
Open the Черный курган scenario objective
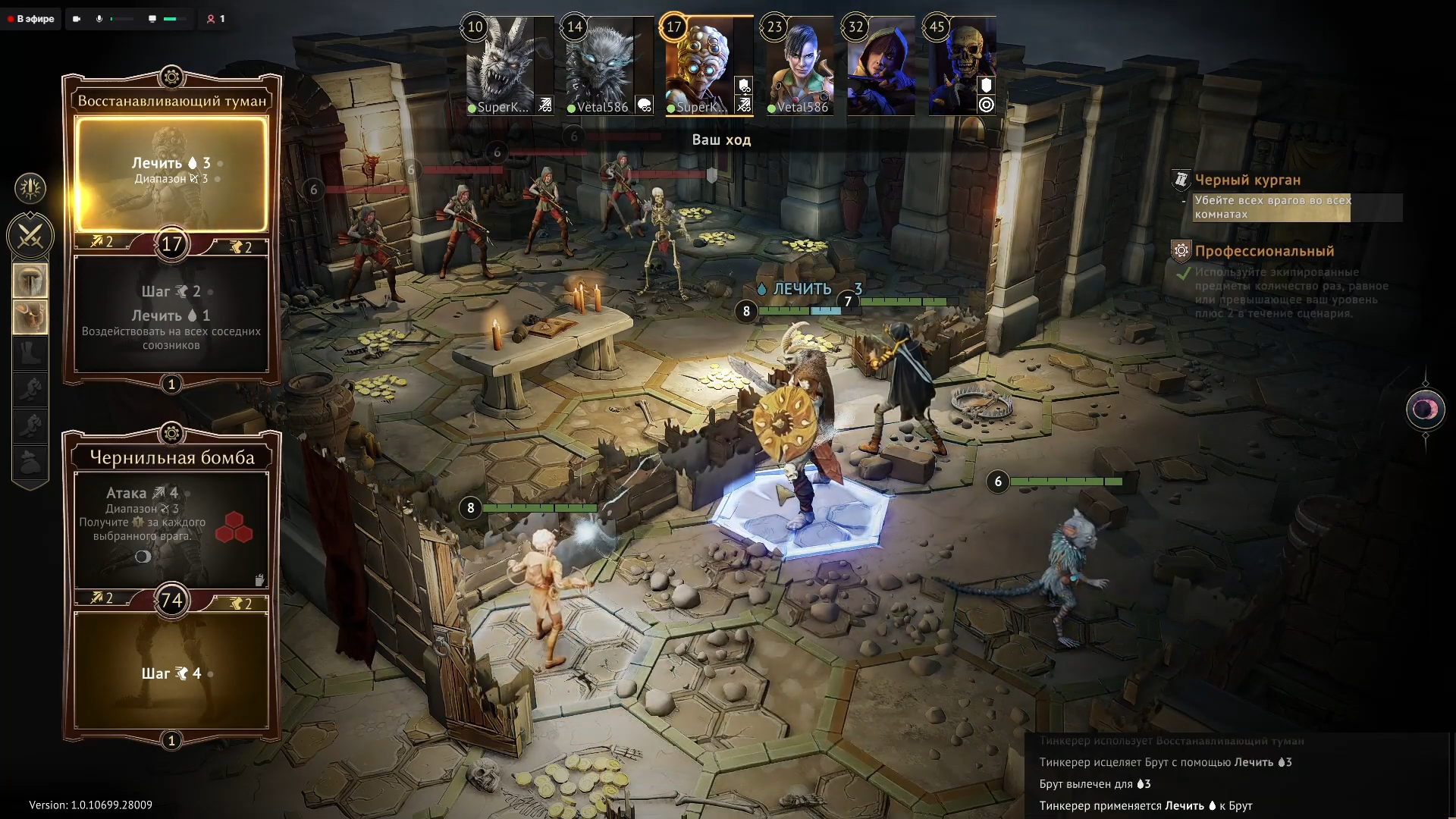click(x=1247, y=180)
